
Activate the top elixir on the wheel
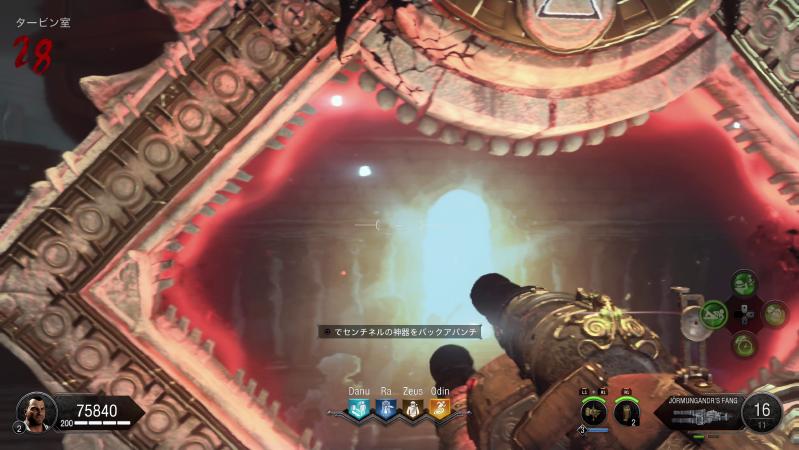pos(744,283)
